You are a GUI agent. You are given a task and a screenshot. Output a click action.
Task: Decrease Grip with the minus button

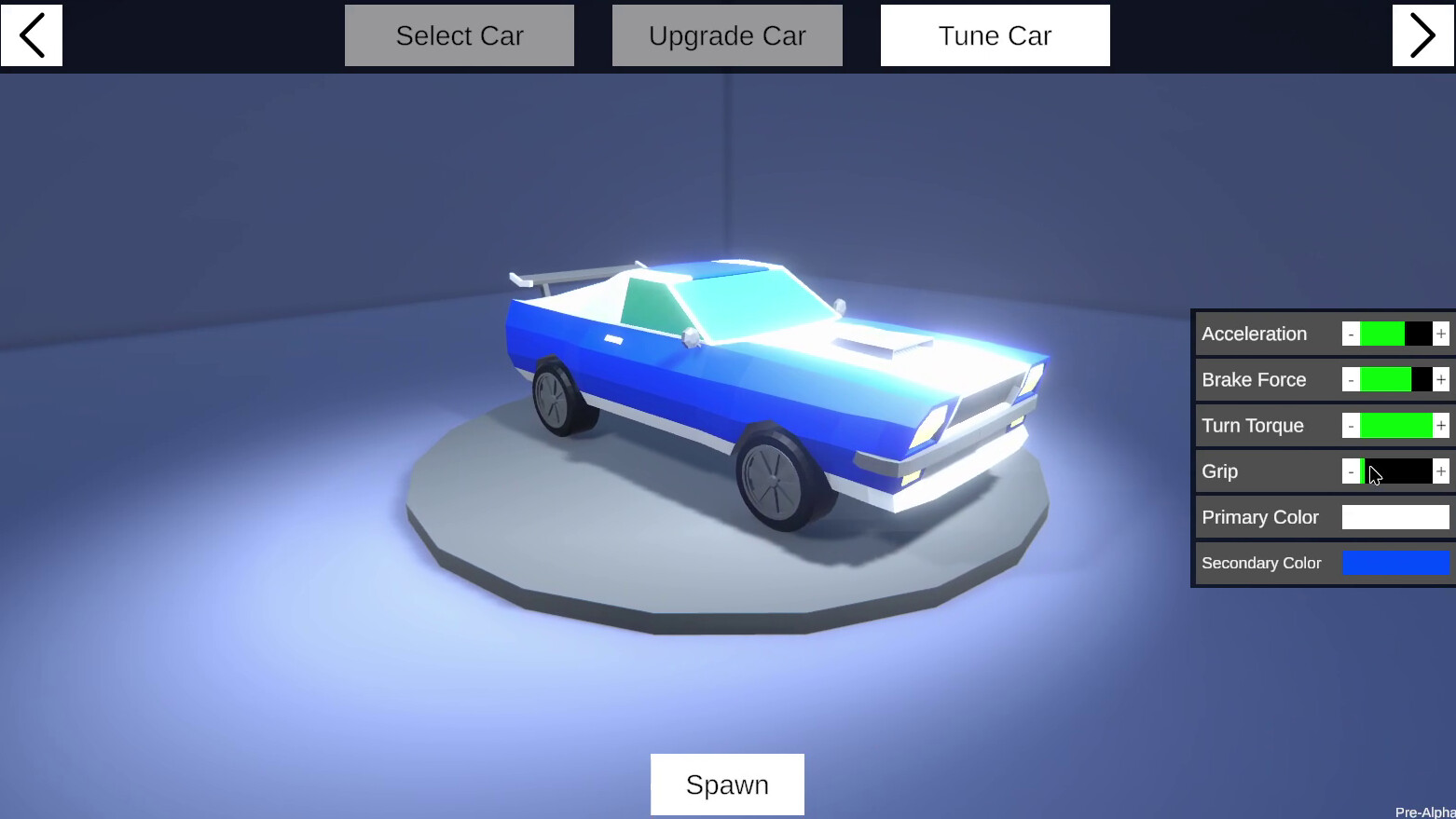pos(1350,471)
